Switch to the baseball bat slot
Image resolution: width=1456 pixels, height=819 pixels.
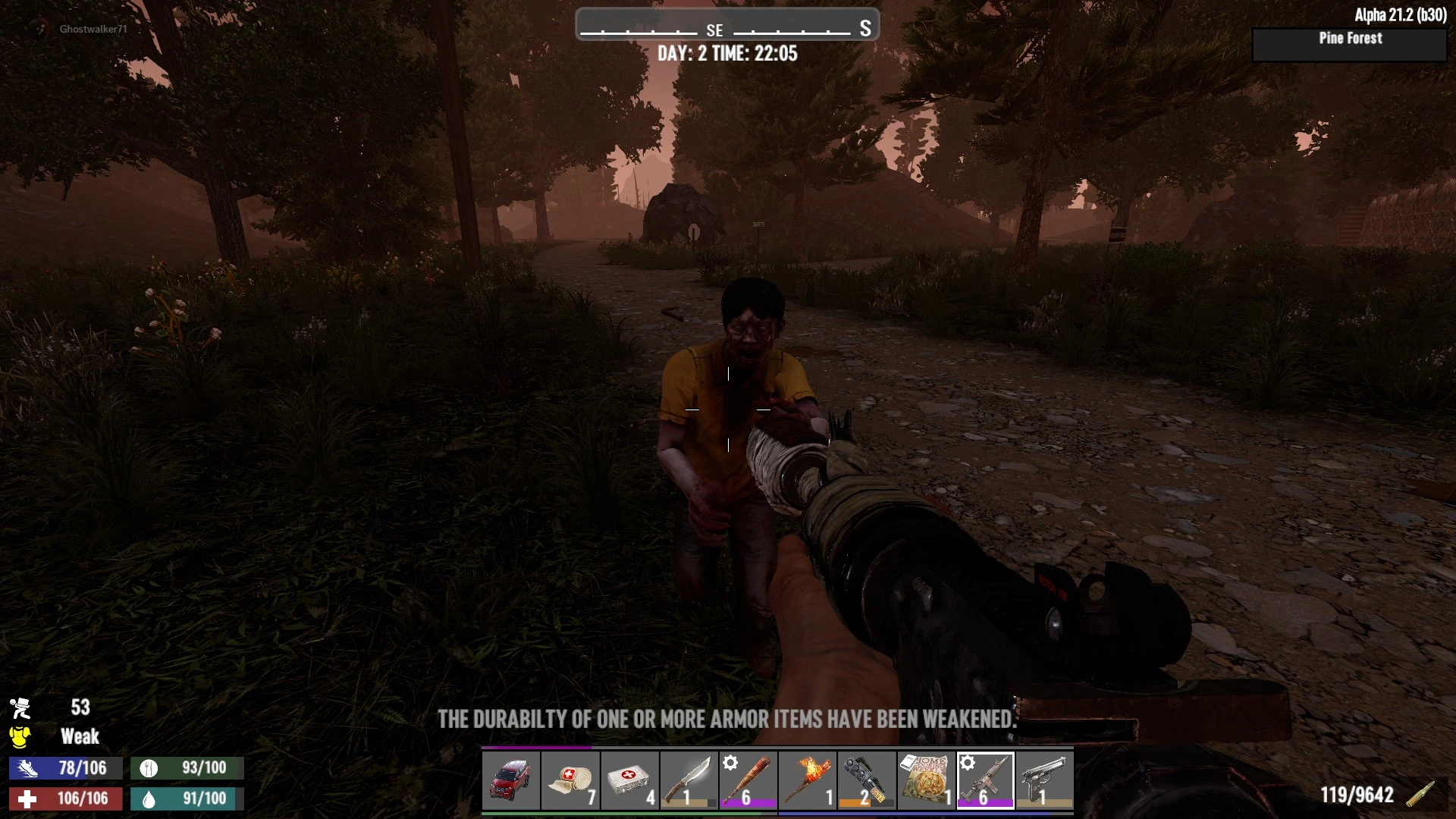748,781
